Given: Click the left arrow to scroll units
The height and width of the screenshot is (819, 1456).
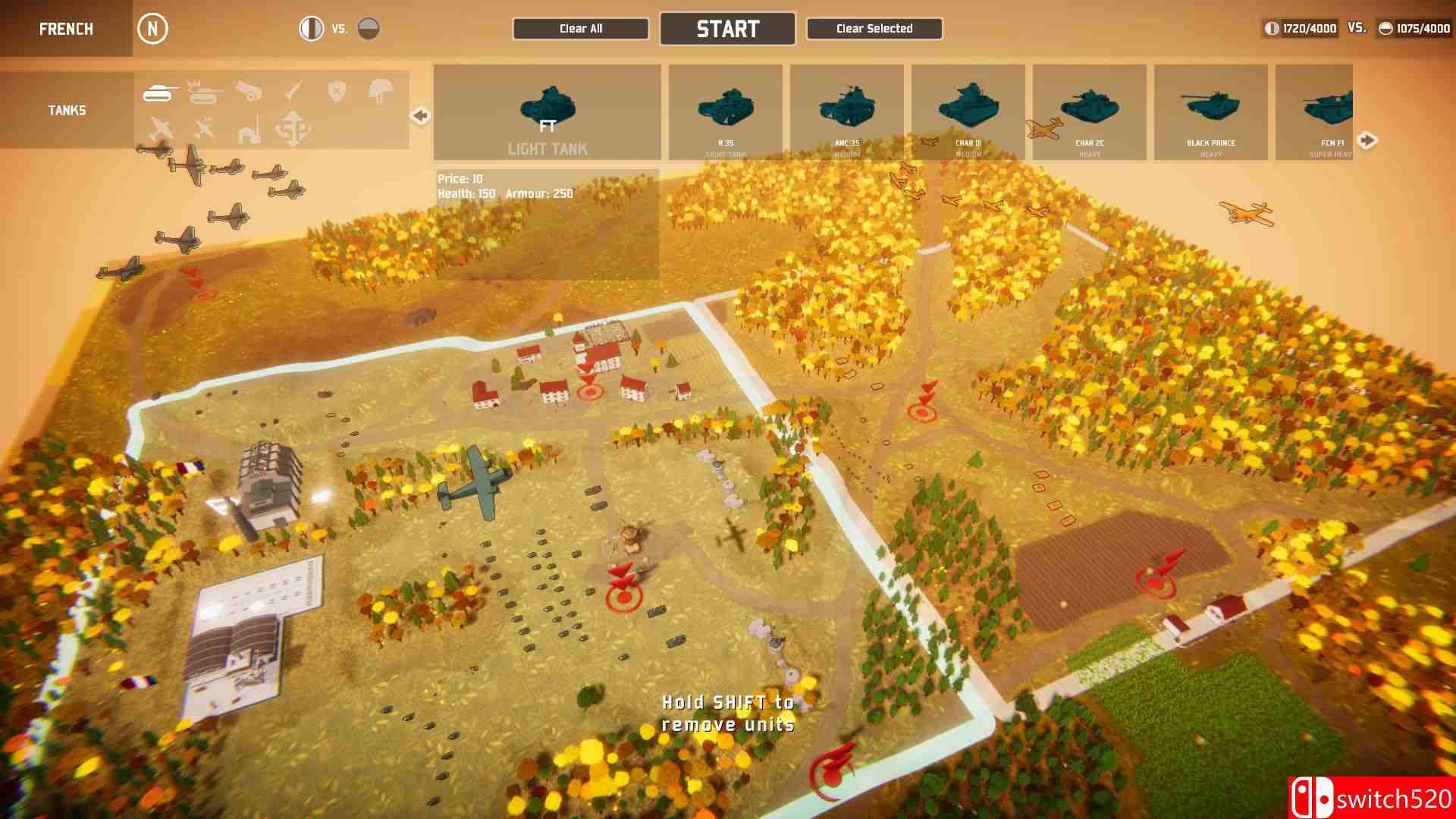Looking at the screenshot, I should coord(418,115).
